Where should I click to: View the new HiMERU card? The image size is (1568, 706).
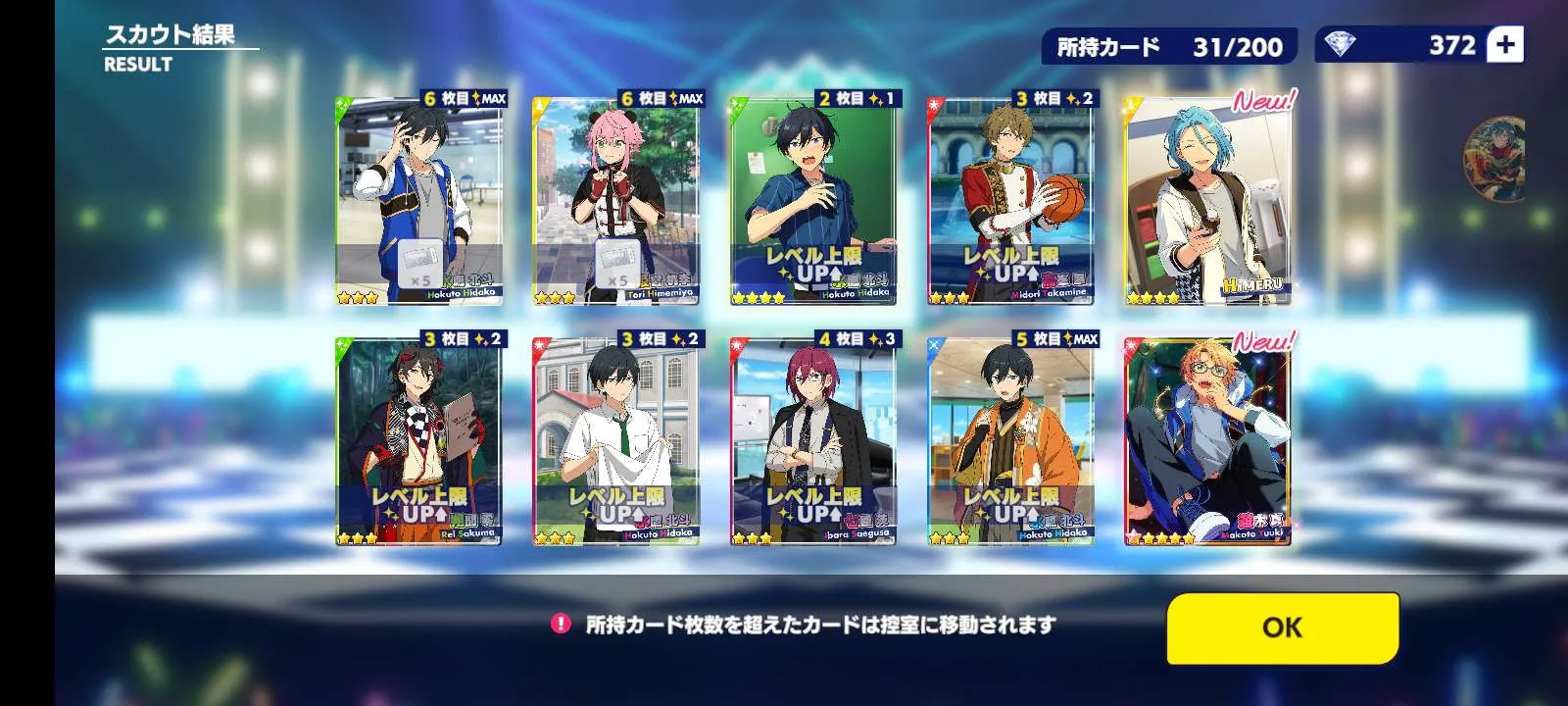coord(1207,201)
